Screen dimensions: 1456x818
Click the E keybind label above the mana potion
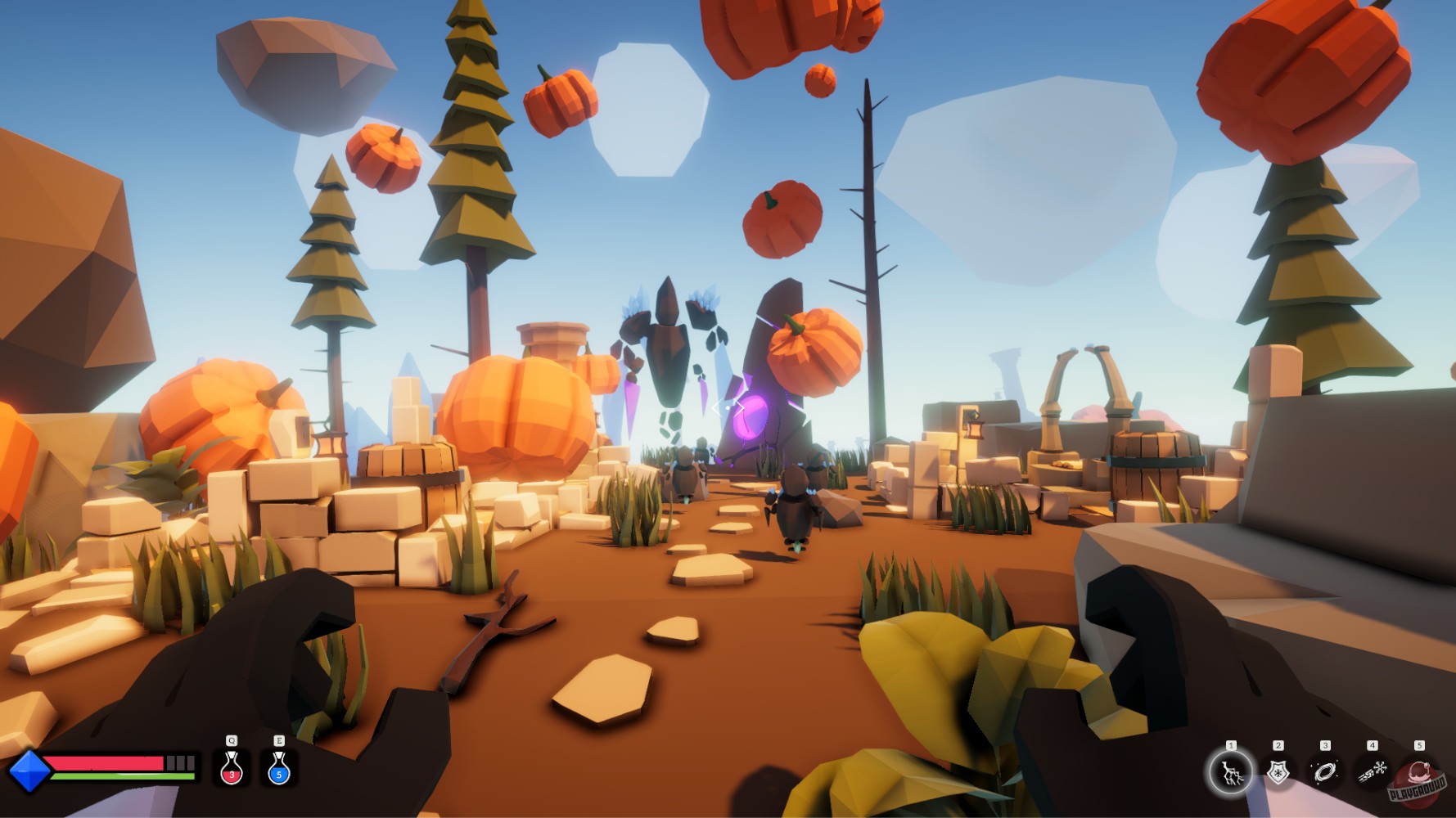pos(279,741)
